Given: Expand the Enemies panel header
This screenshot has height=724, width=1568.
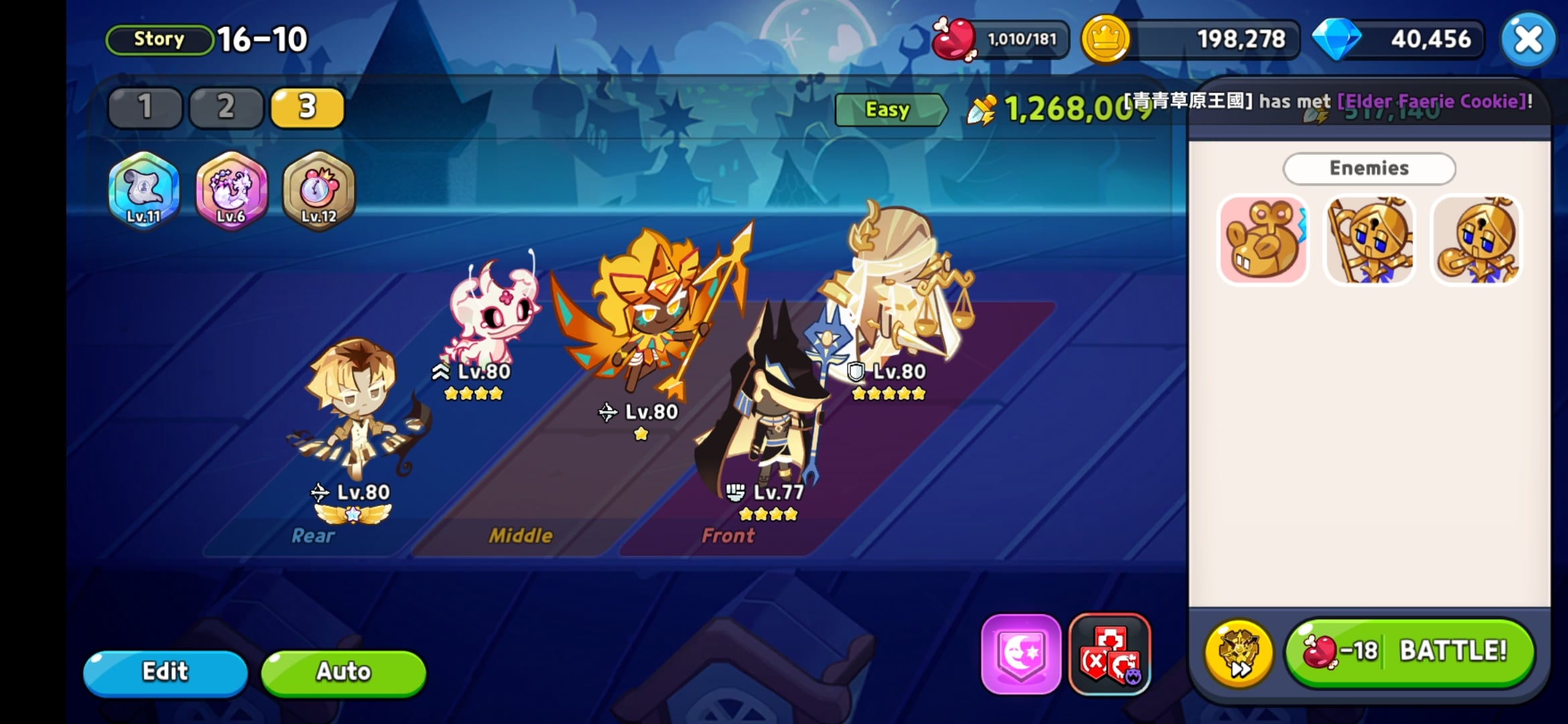Looking at the screenshot, I should (1369, 168).
